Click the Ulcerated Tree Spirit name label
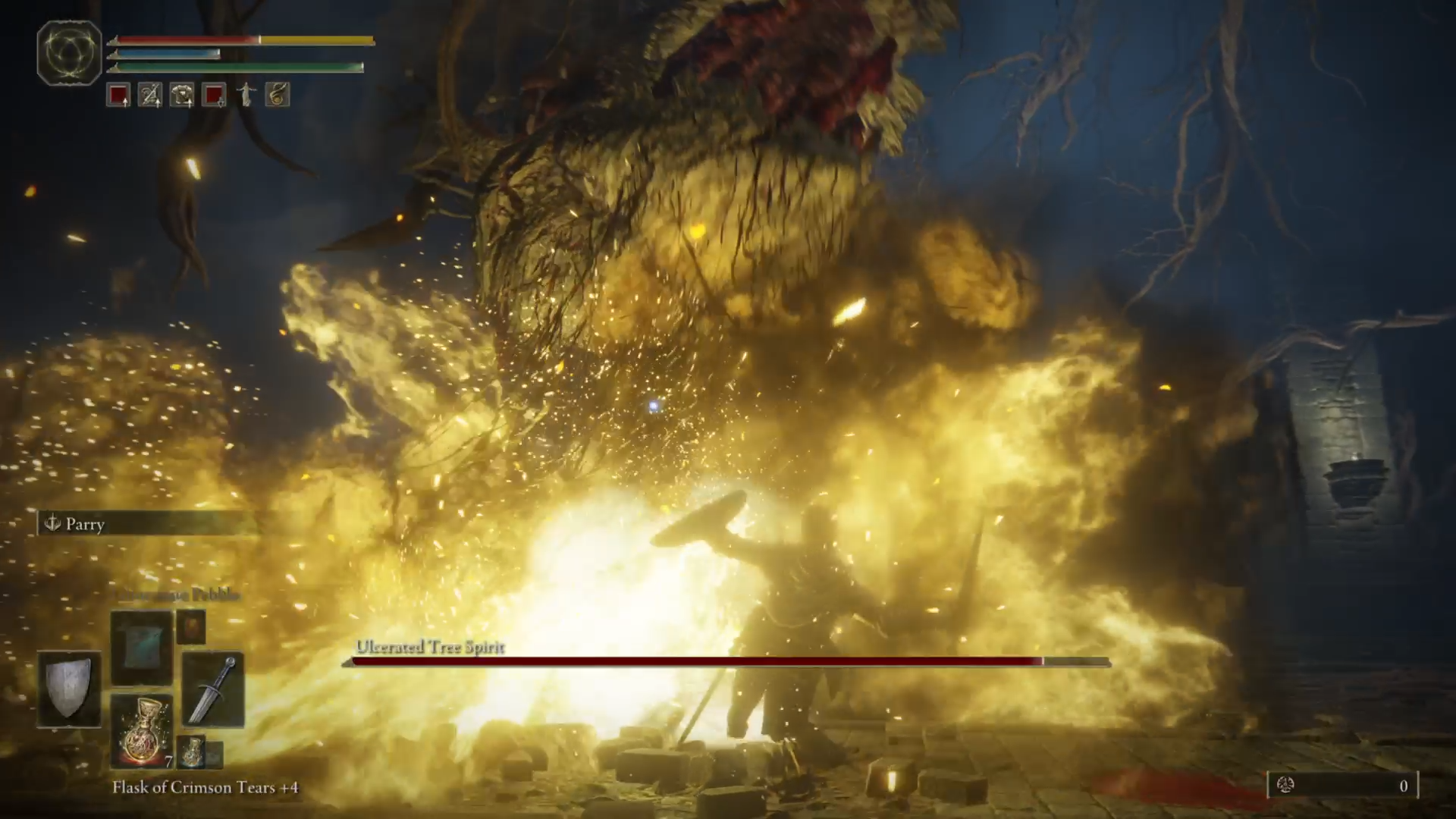Viewport: 1456px width, 819px height. [x=429, y=648]
